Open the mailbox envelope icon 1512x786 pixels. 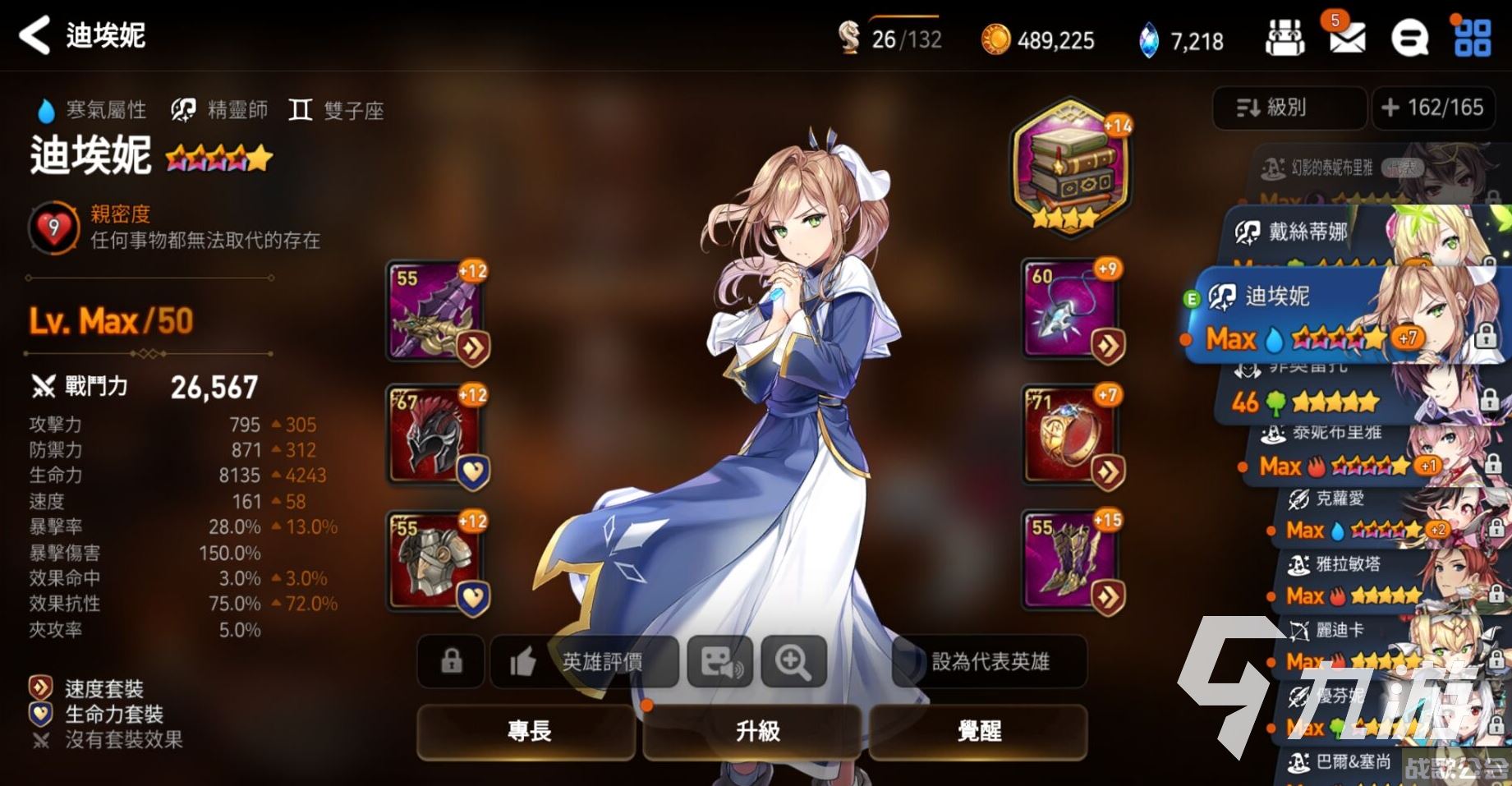pyautogui.click(x=1347, y=38)
